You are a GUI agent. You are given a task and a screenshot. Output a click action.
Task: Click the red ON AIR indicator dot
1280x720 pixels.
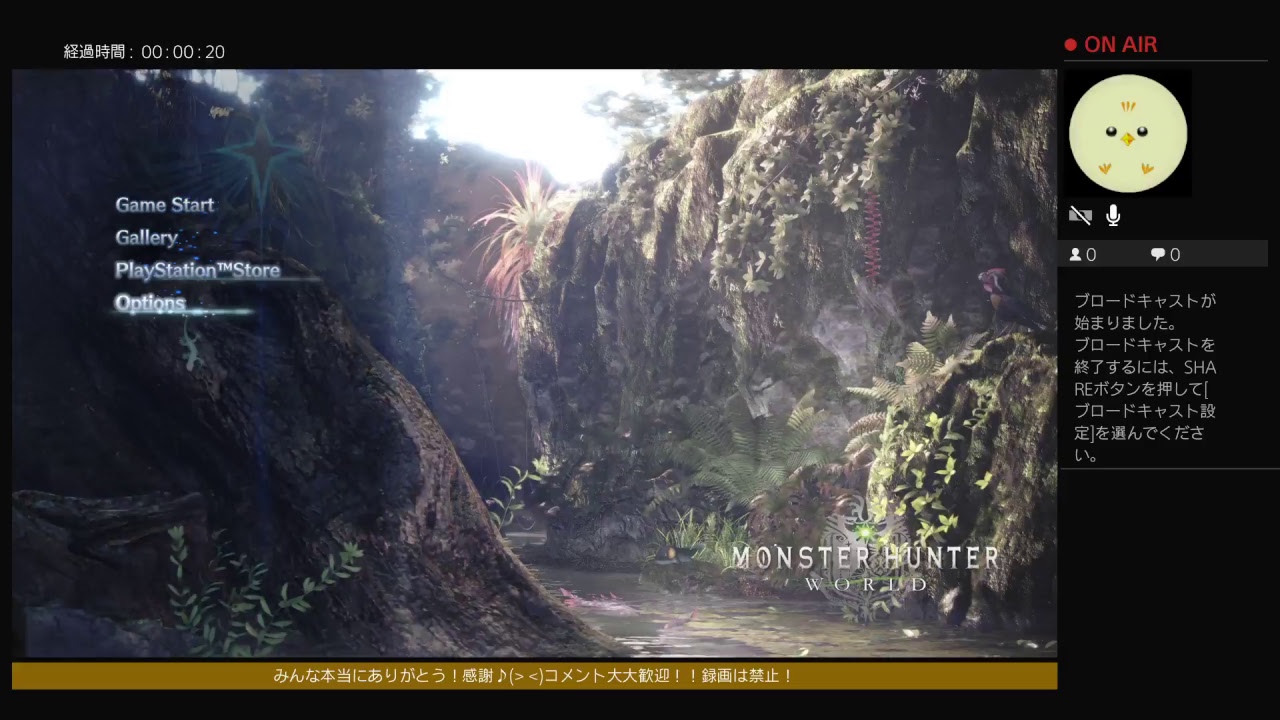(x=1070, y=43)
